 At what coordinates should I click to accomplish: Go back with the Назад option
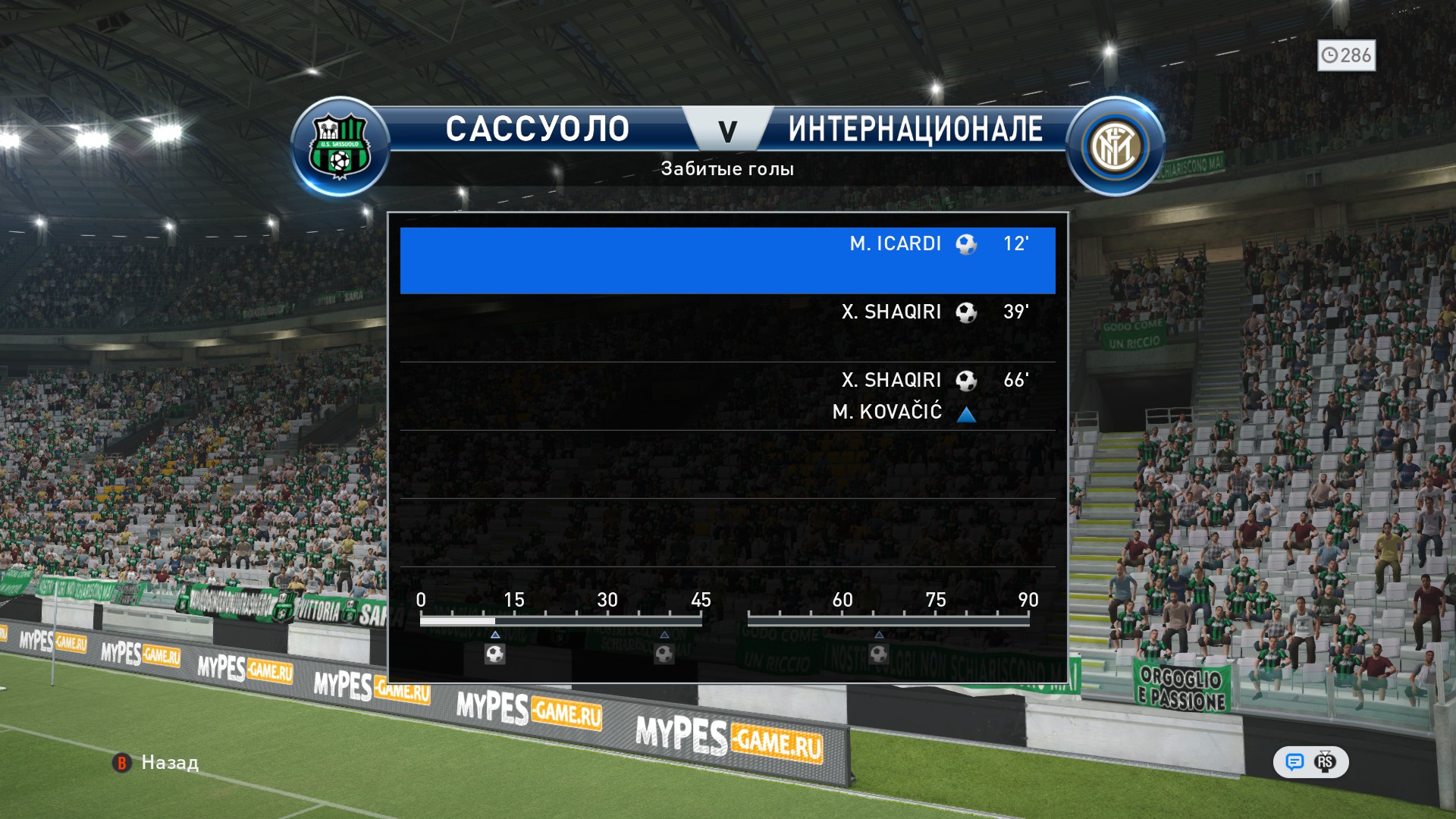pos(156,763)
